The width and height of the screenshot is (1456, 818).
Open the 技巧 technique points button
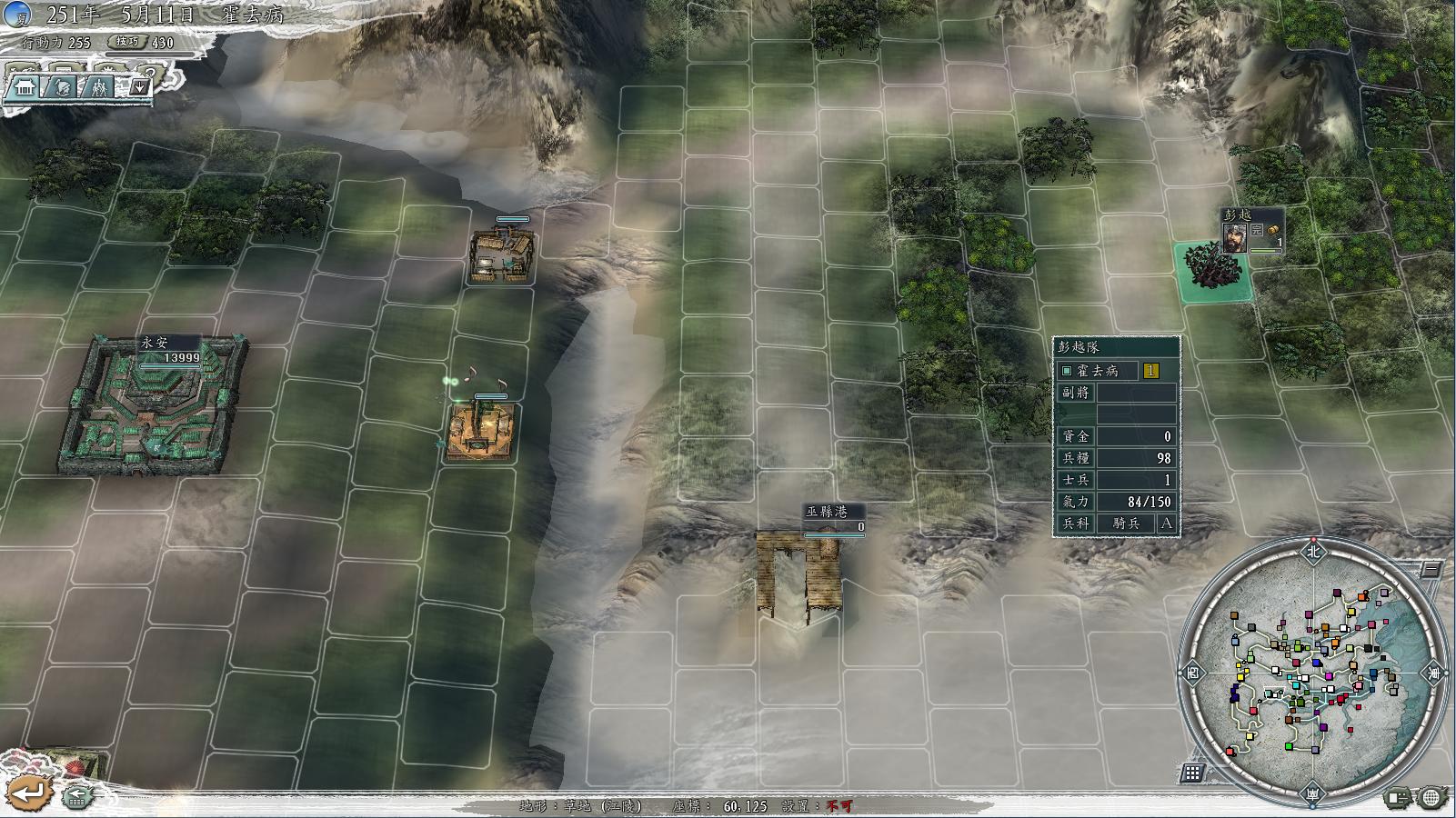pos(126,42)
